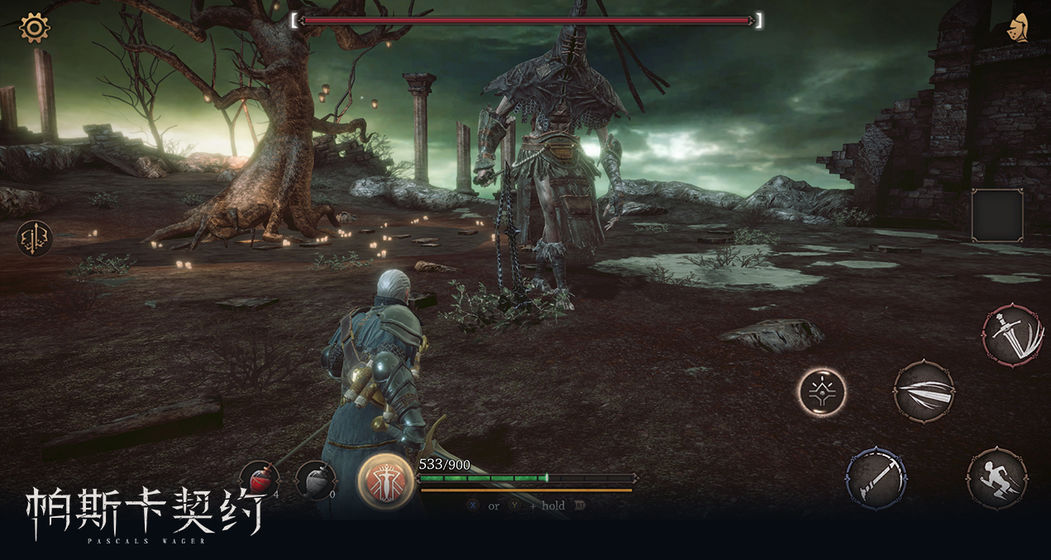Activate the target lock-on button
This screenshot has height=560, width=1051.
click(822, 391)
